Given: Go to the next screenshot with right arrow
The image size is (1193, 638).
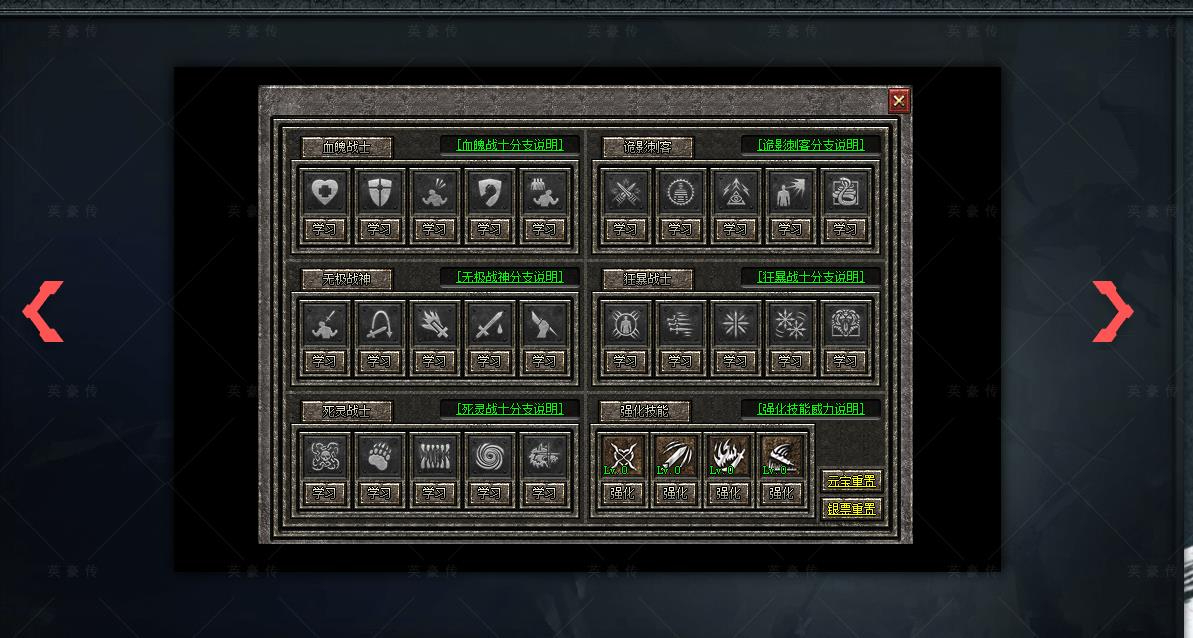Looking at the screenshot, I should (x=1112, y=311).
